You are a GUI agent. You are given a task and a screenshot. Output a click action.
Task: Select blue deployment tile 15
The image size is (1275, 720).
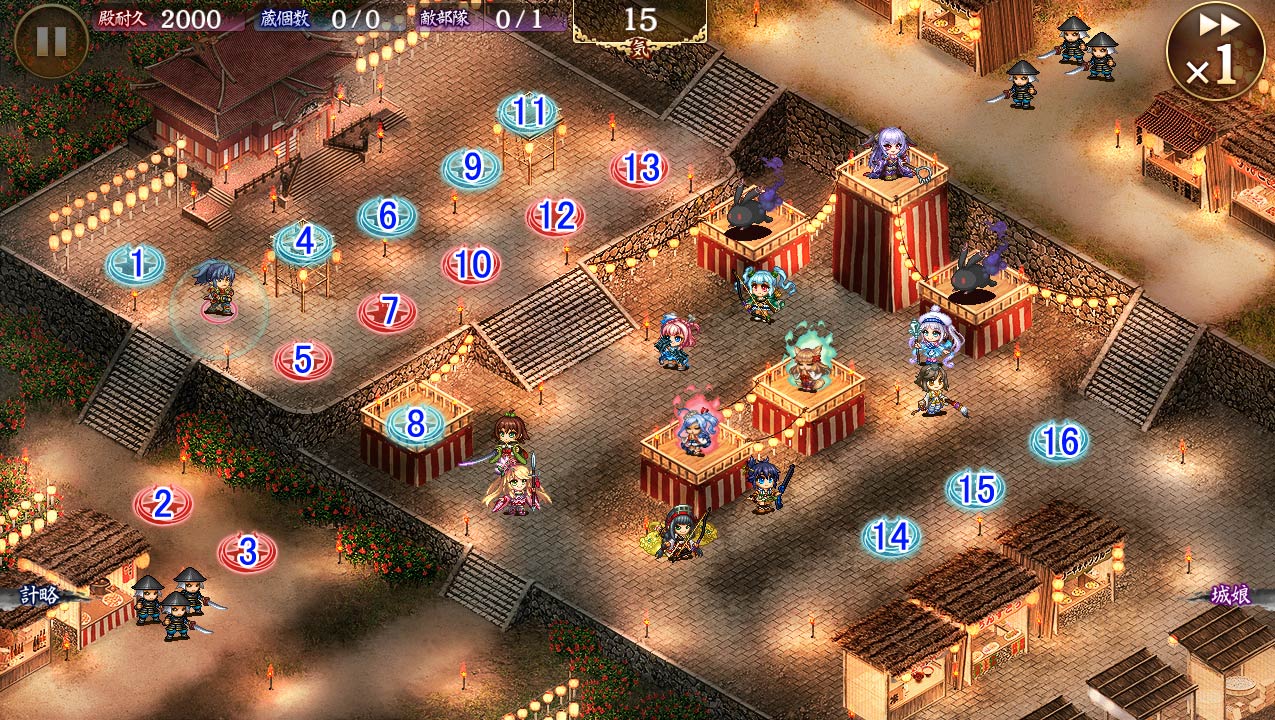point(975,489)
